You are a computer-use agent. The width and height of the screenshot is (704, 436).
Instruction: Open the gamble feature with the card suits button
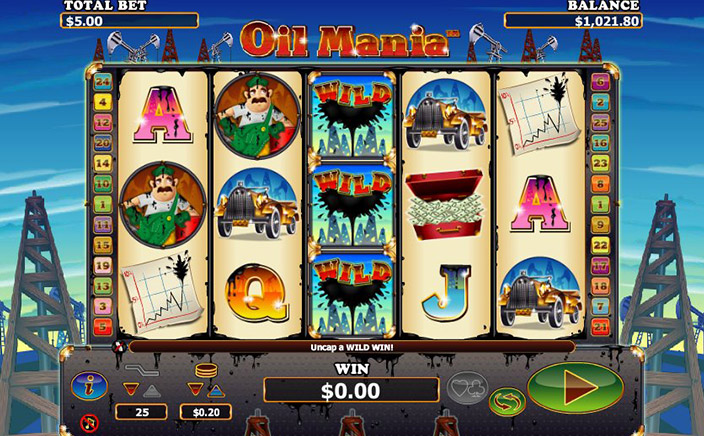coord(467,386)
